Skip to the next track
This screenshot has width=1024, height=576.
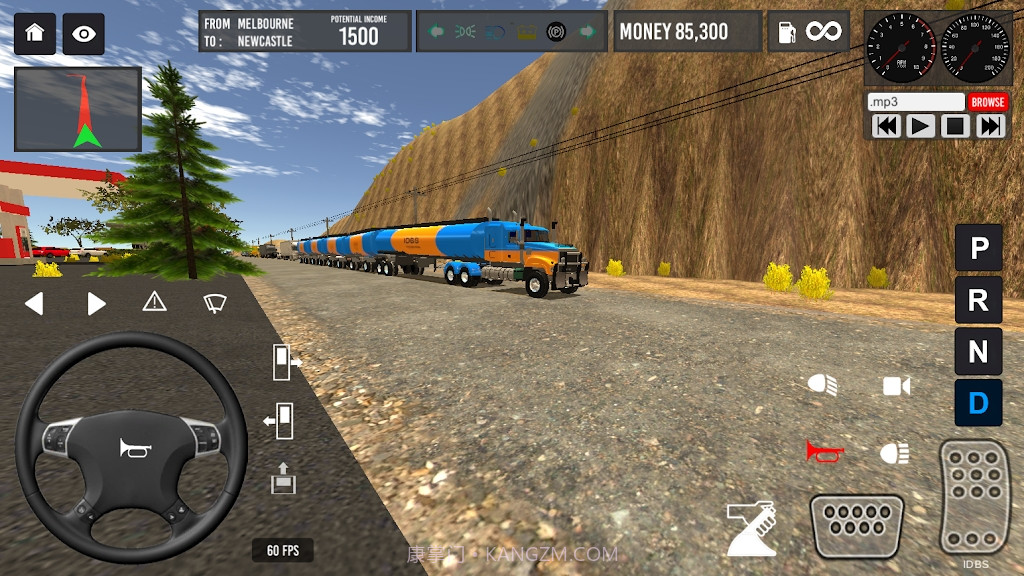point(990,126)
